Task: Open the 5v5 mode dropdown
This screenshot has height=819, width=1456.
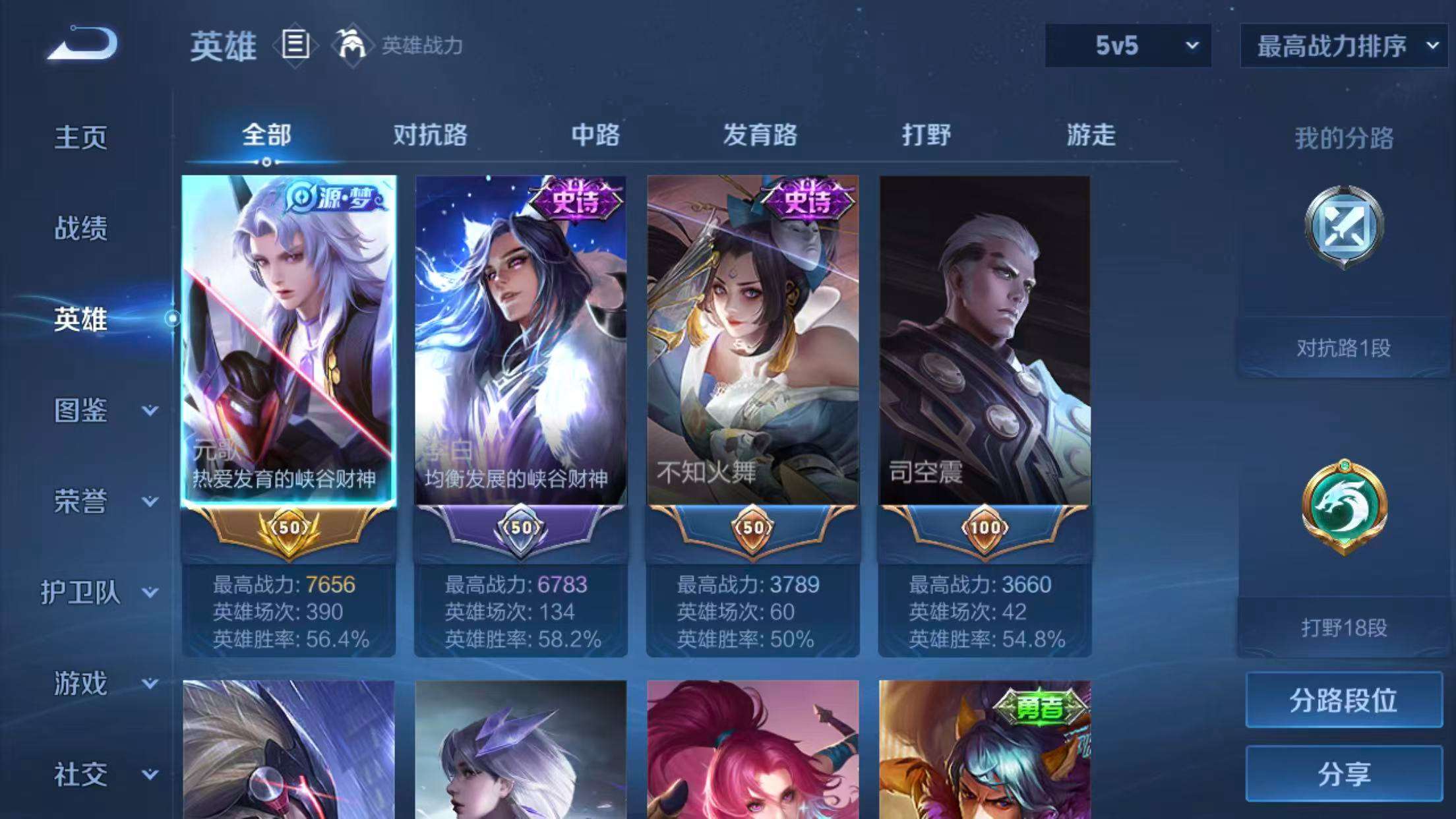Action: pyautogui.click(x=1126, y=46)
